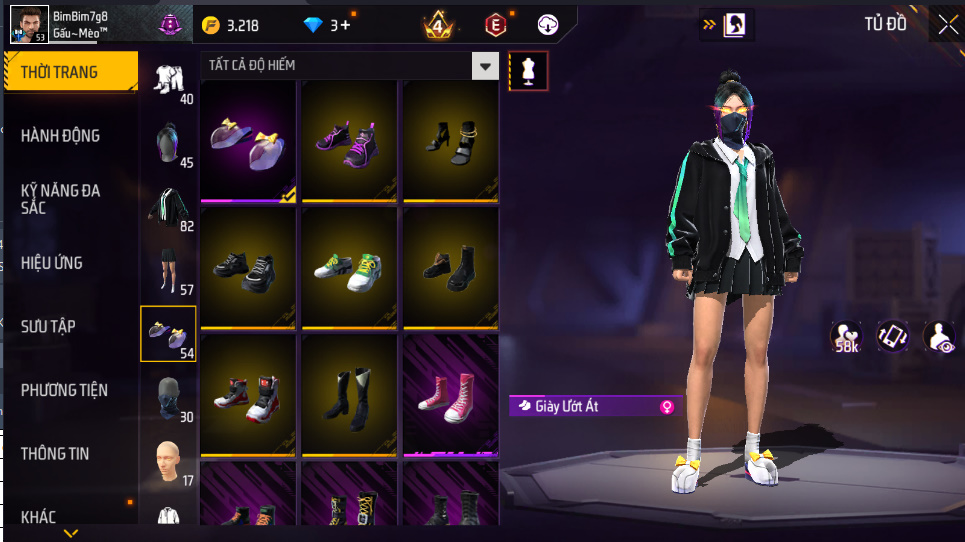Open Kỹ Năng Đa Sắc section
The width and height of the screenshot is (965, 542).
point(61,198)
